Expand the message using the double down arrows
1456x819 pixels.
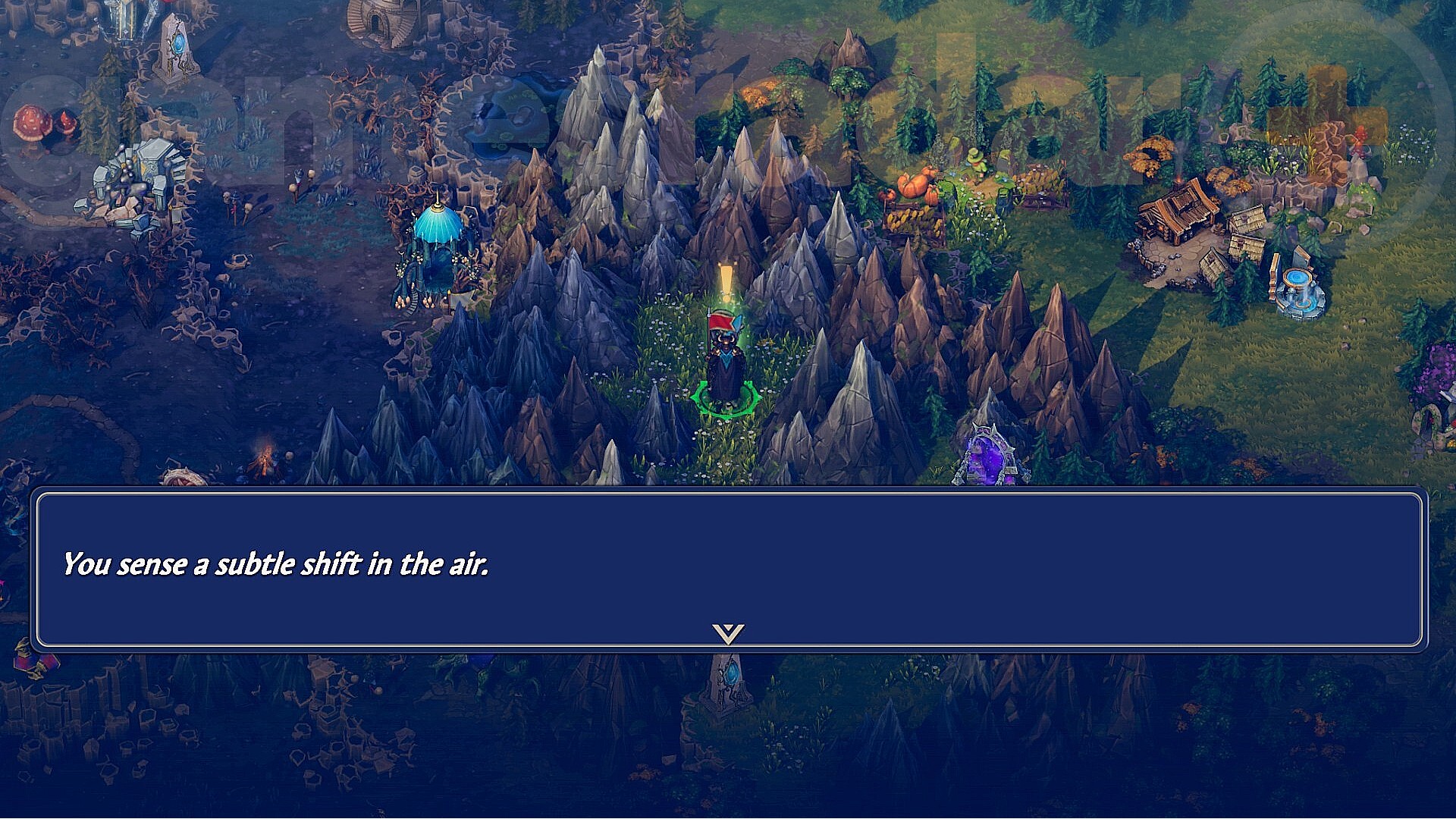click(727, 632)
